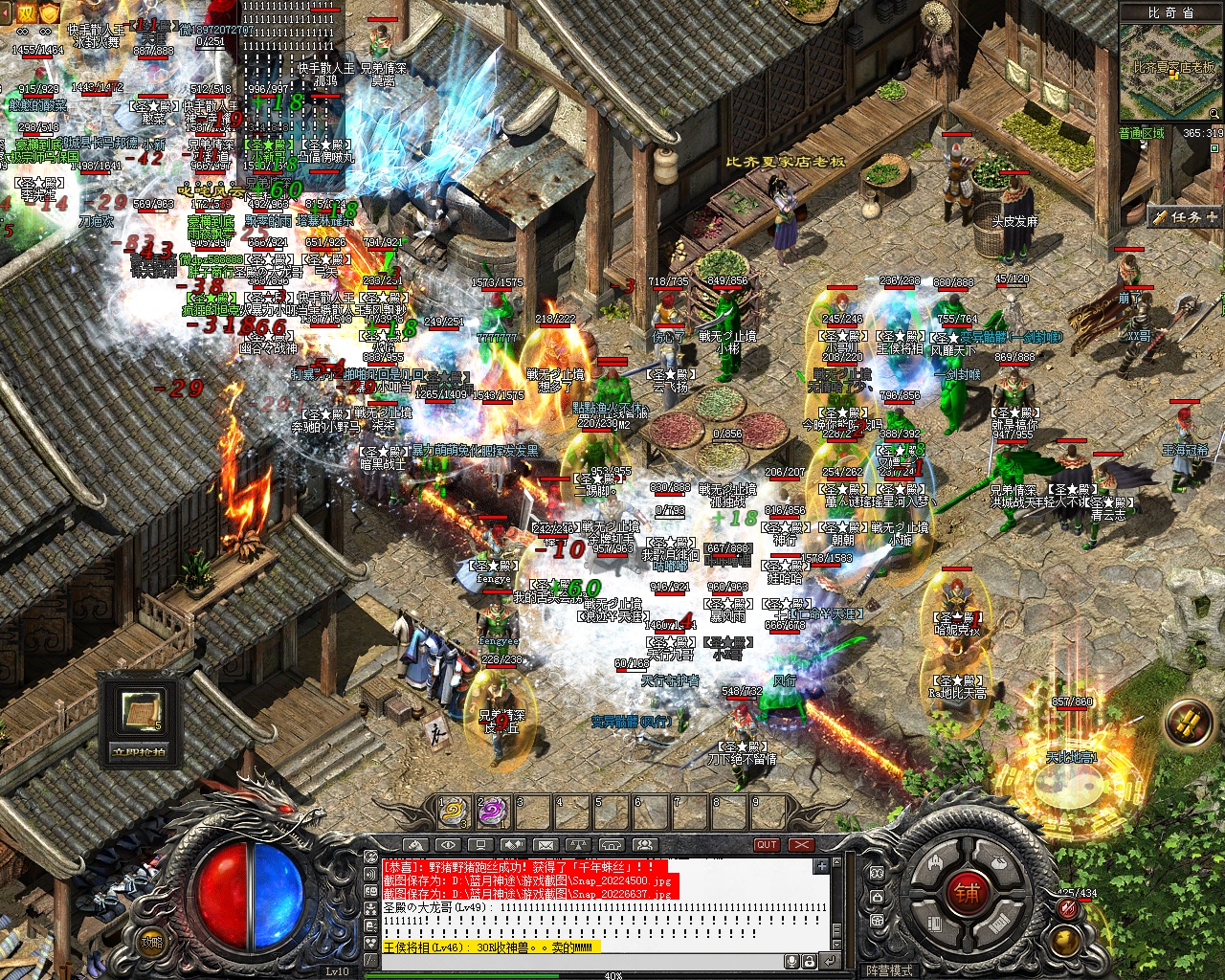
Task: Toggle the red mute sound button
Action: pyautogui.click(x=1068, y=910)
